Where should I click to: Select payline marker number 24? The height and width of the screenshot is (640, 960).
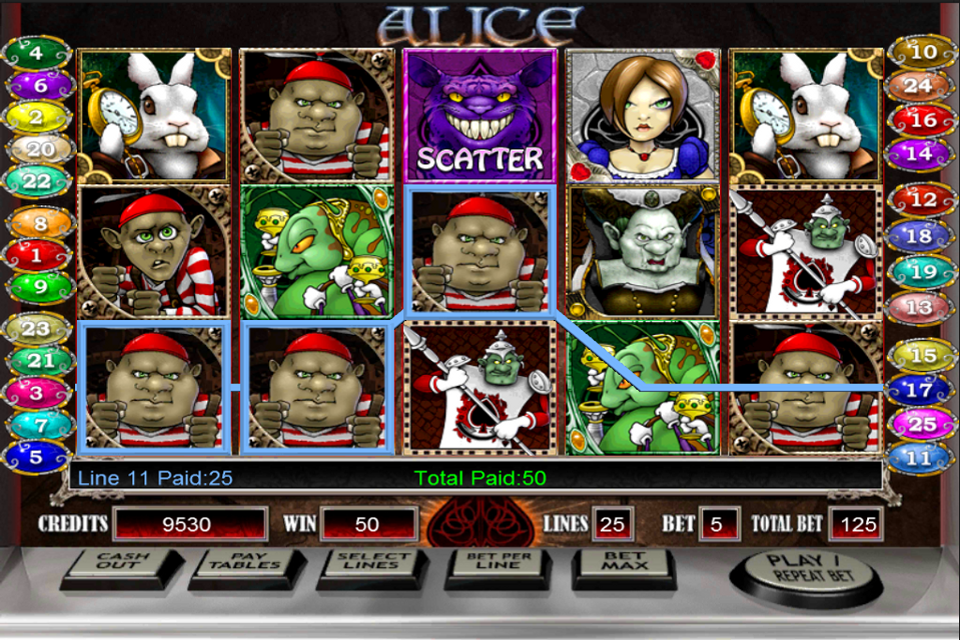[922, 86]
